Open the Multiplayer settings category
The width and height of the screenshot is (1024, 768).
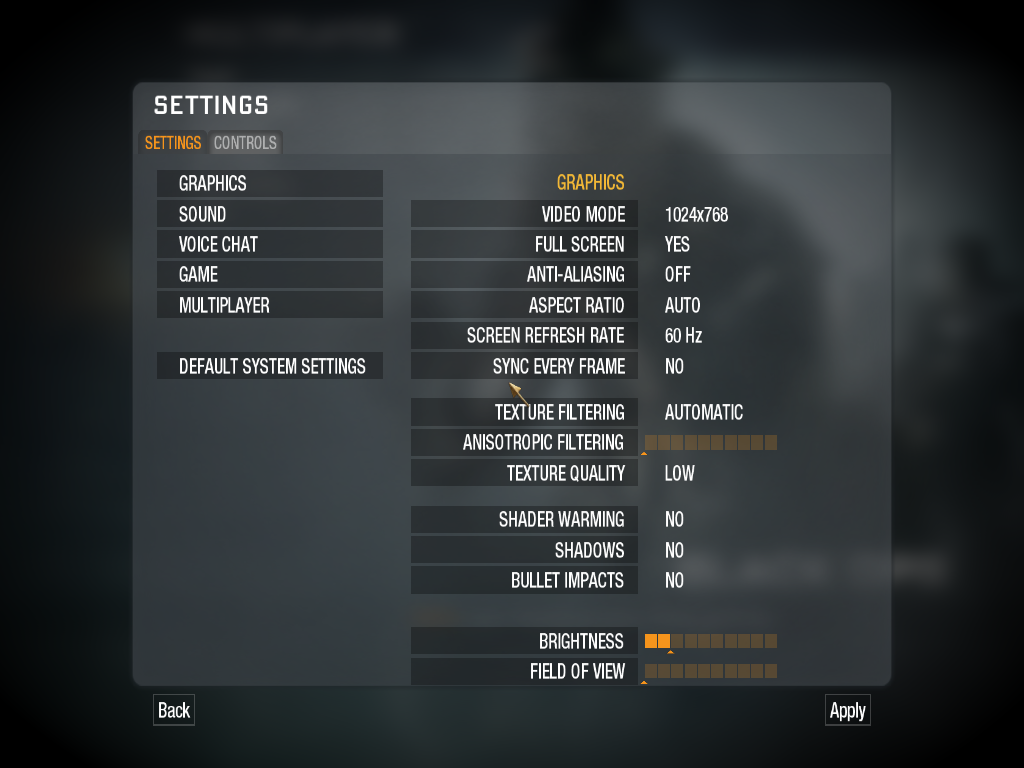[x=269, y=305]
